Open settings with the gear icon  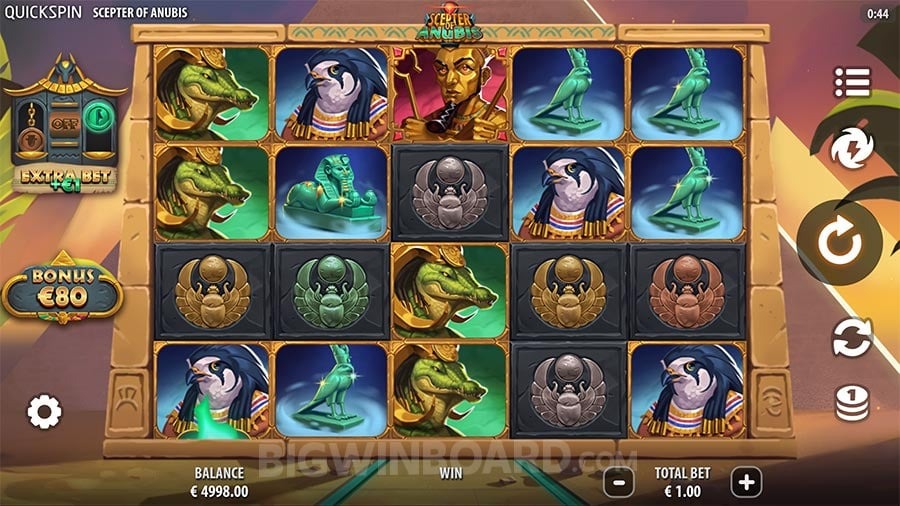point(44,411)
